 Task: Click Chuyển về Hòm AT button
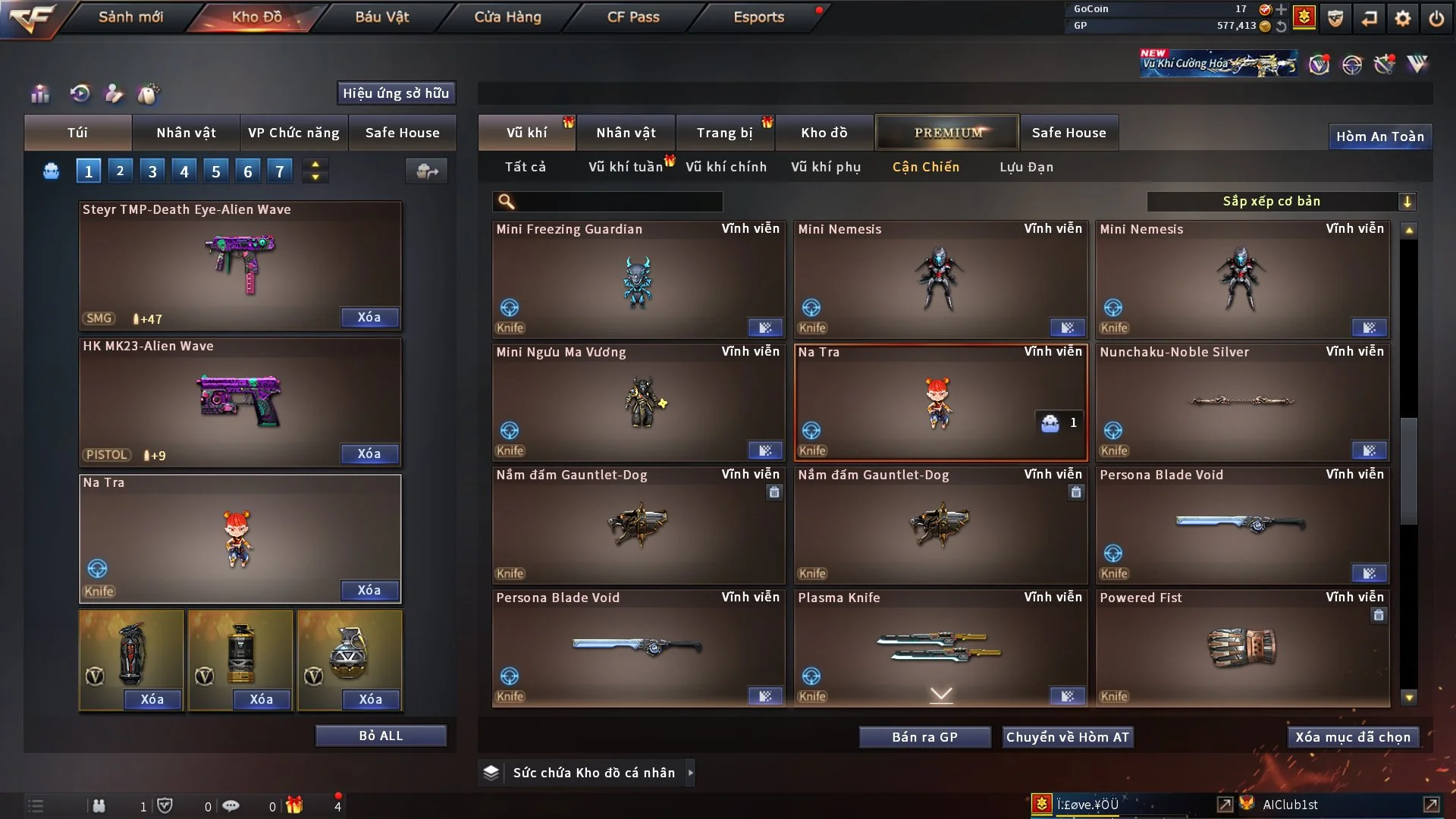pos(1067,737)
